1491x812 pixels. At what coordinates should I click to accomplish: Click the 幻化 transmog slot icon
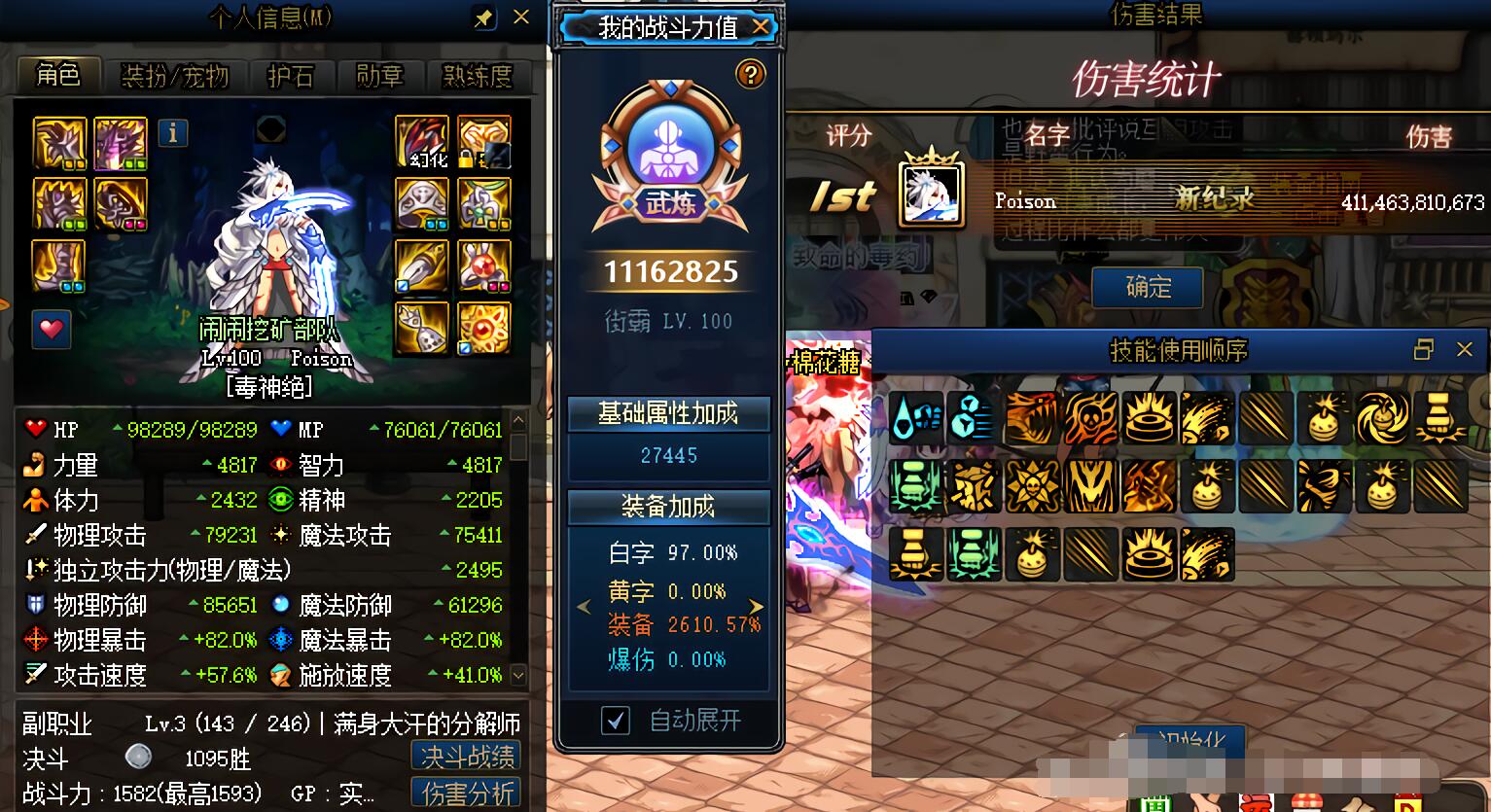420,138
